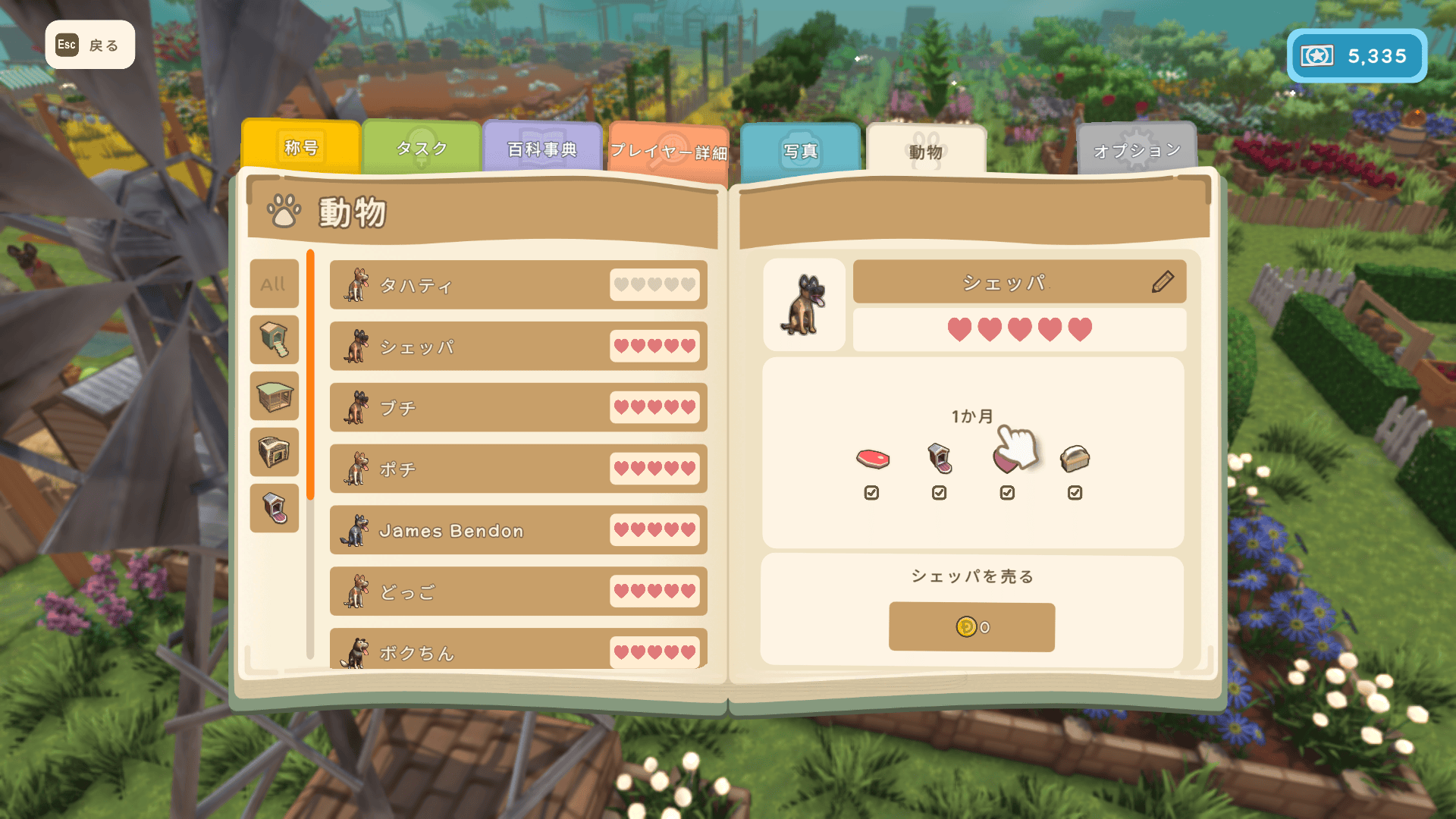Click the pencil icon to rename シェッパ
Viewport: 1456px width, 819px height.
click(1163, 282)
